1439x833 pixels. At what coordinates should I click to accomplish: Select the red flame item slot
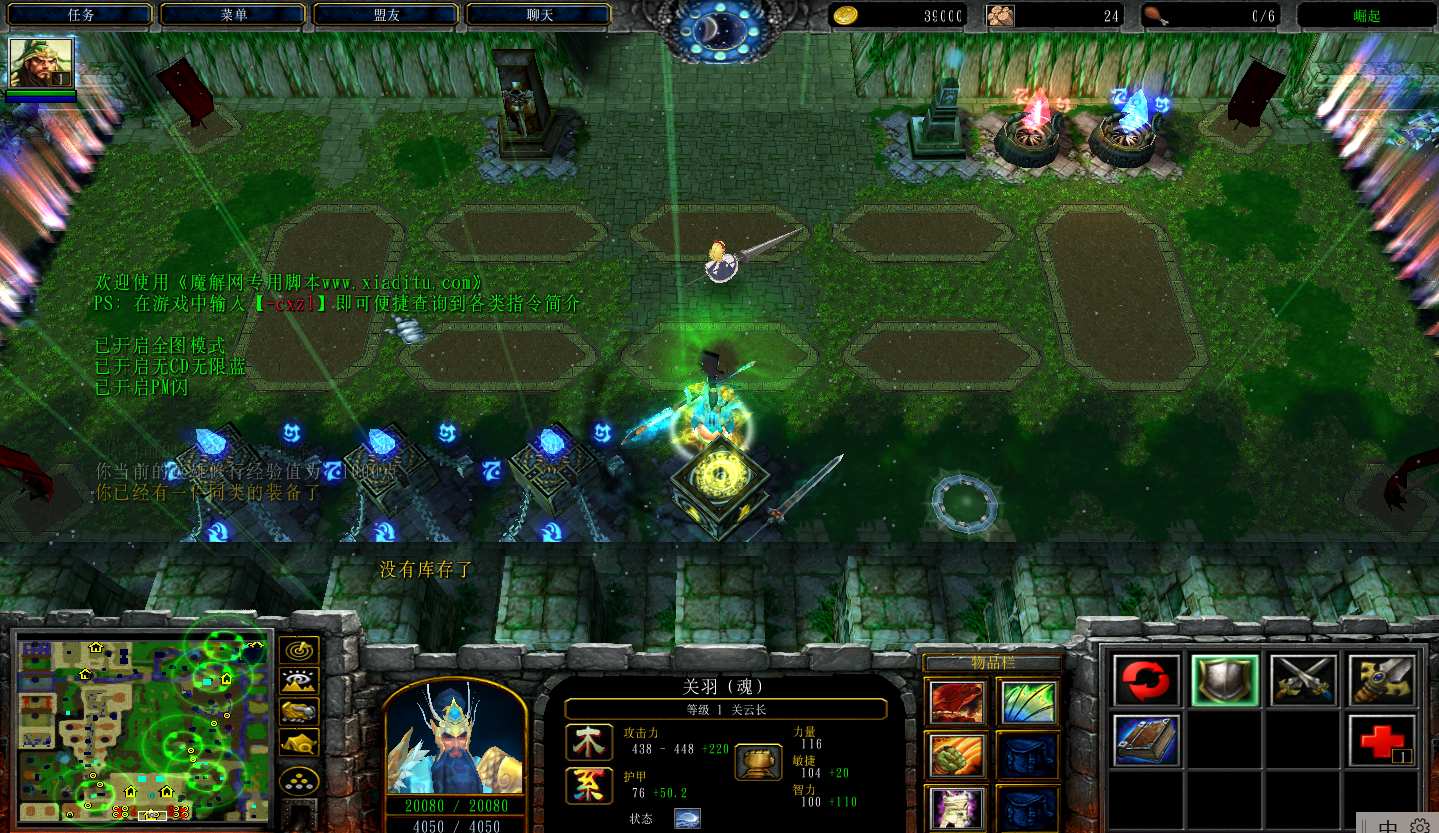[x=957, y=702]
